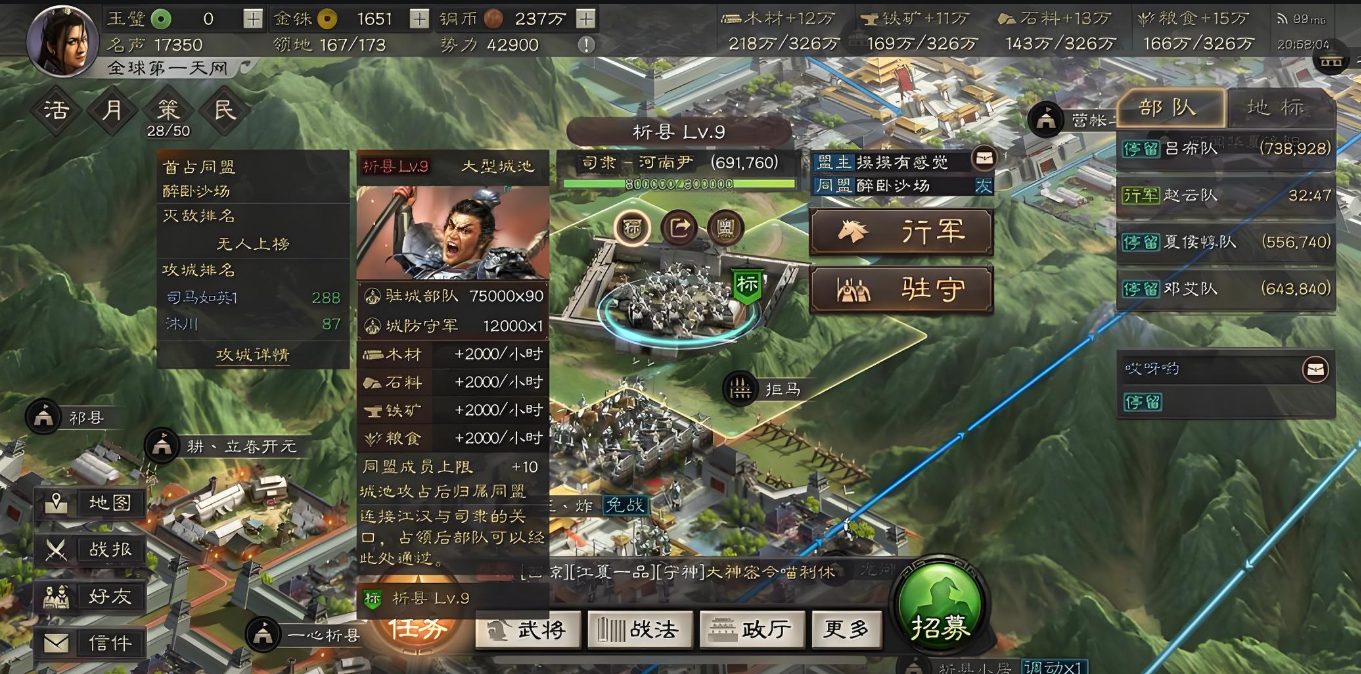The image size is (1361, 674).
Task: Open the 战法 tactics menu
Action: pyautogui.click(x=638, y=629)
